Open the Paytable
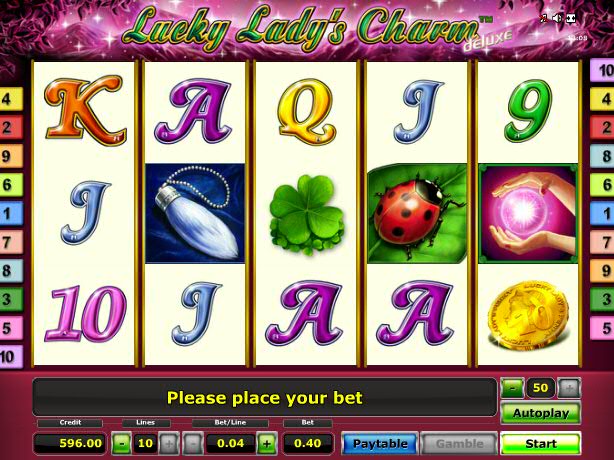 tap(378, 443)
